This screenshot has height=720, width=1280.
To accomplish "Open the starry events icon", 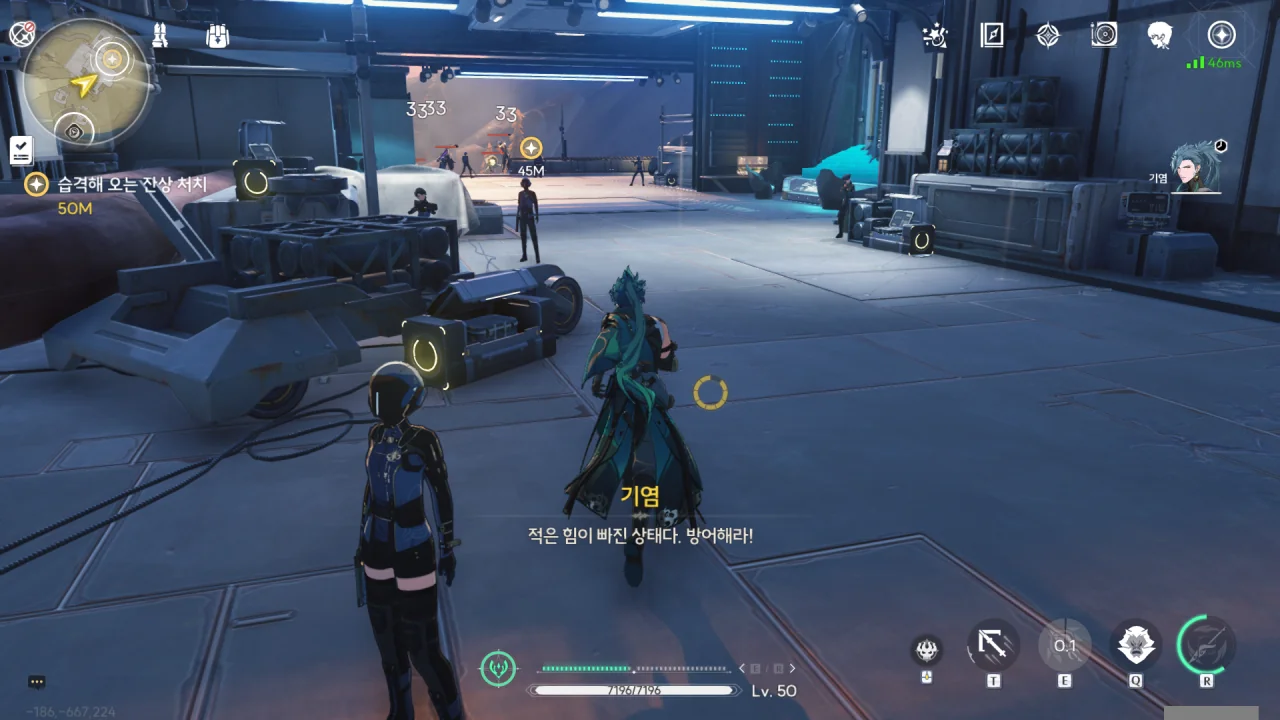I will click(x=935, y=36).
